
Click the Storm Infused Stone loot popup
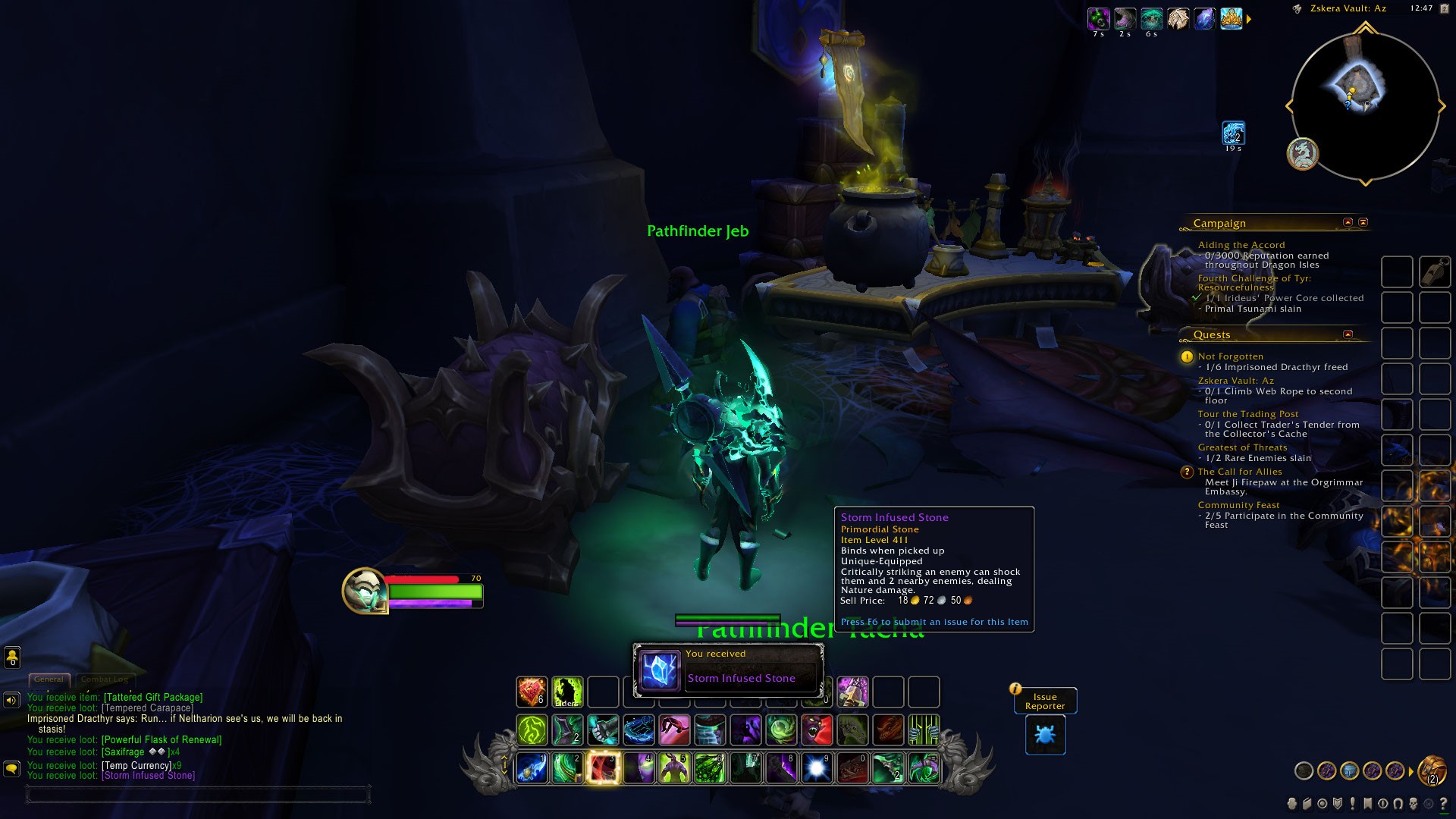pyautogui.click(x=728, y=670)
